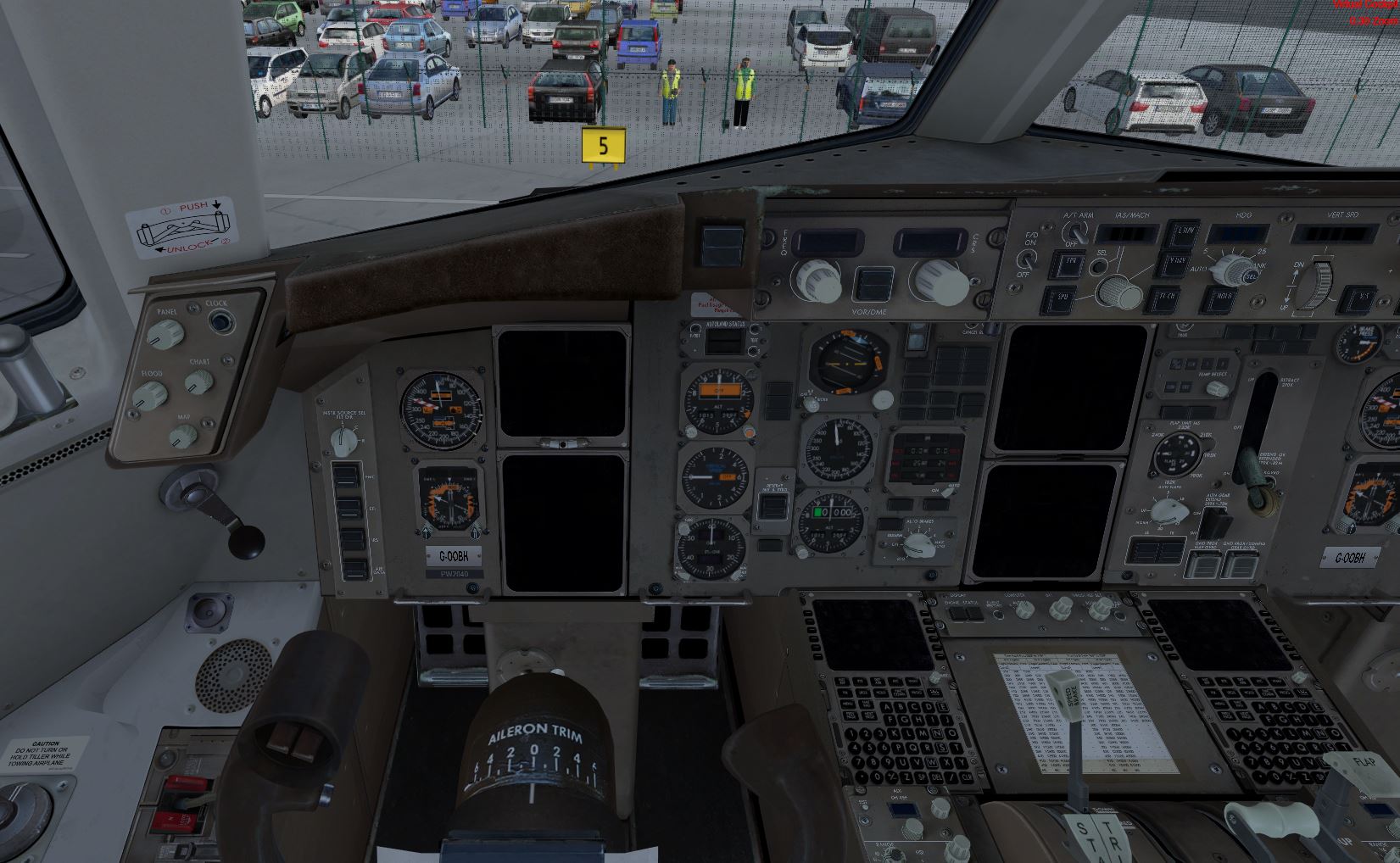Engage the L NAV autopilot button

click(1181, 232)
